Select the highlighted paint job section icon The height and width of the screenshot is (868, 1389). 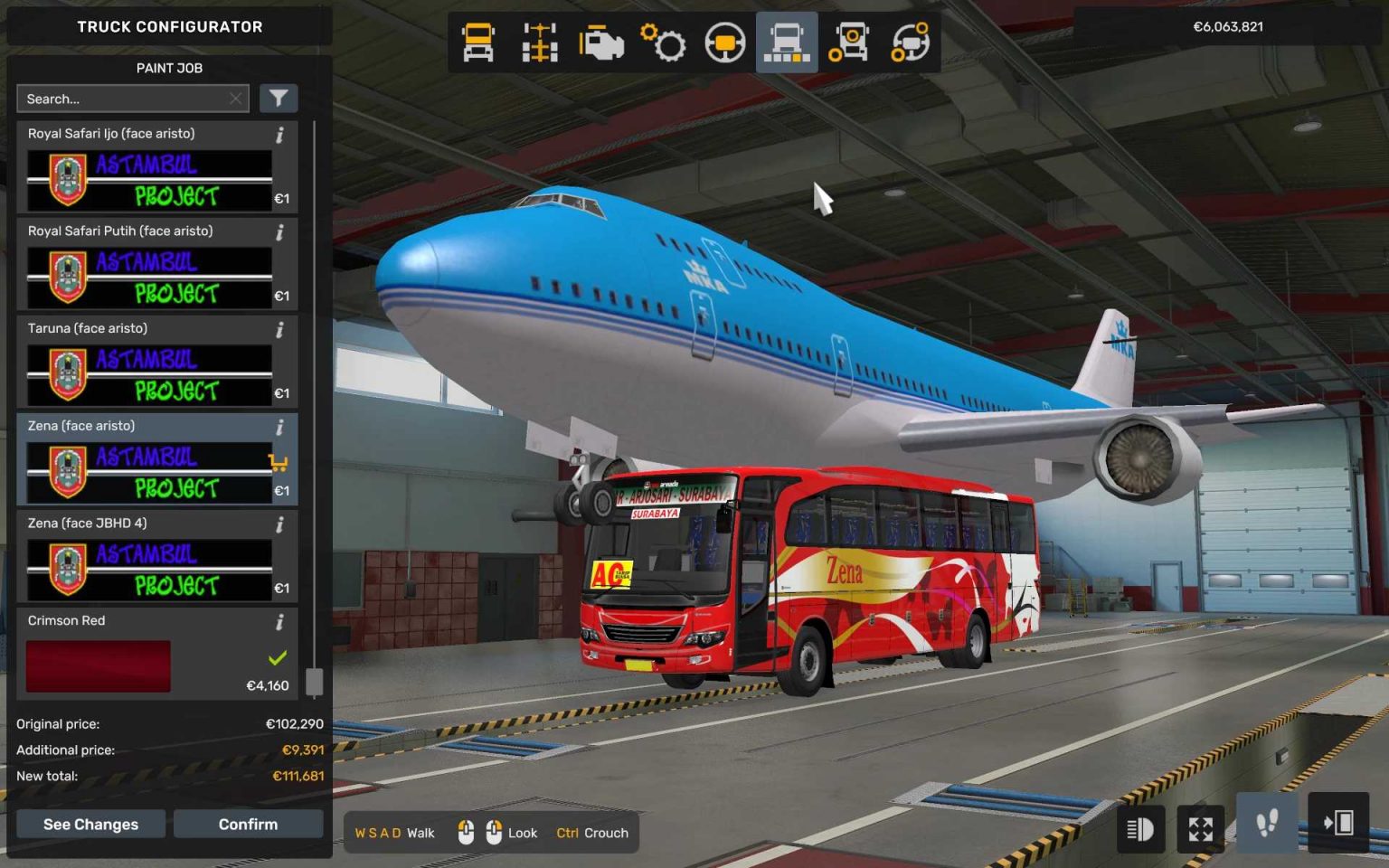click(786, 42)
